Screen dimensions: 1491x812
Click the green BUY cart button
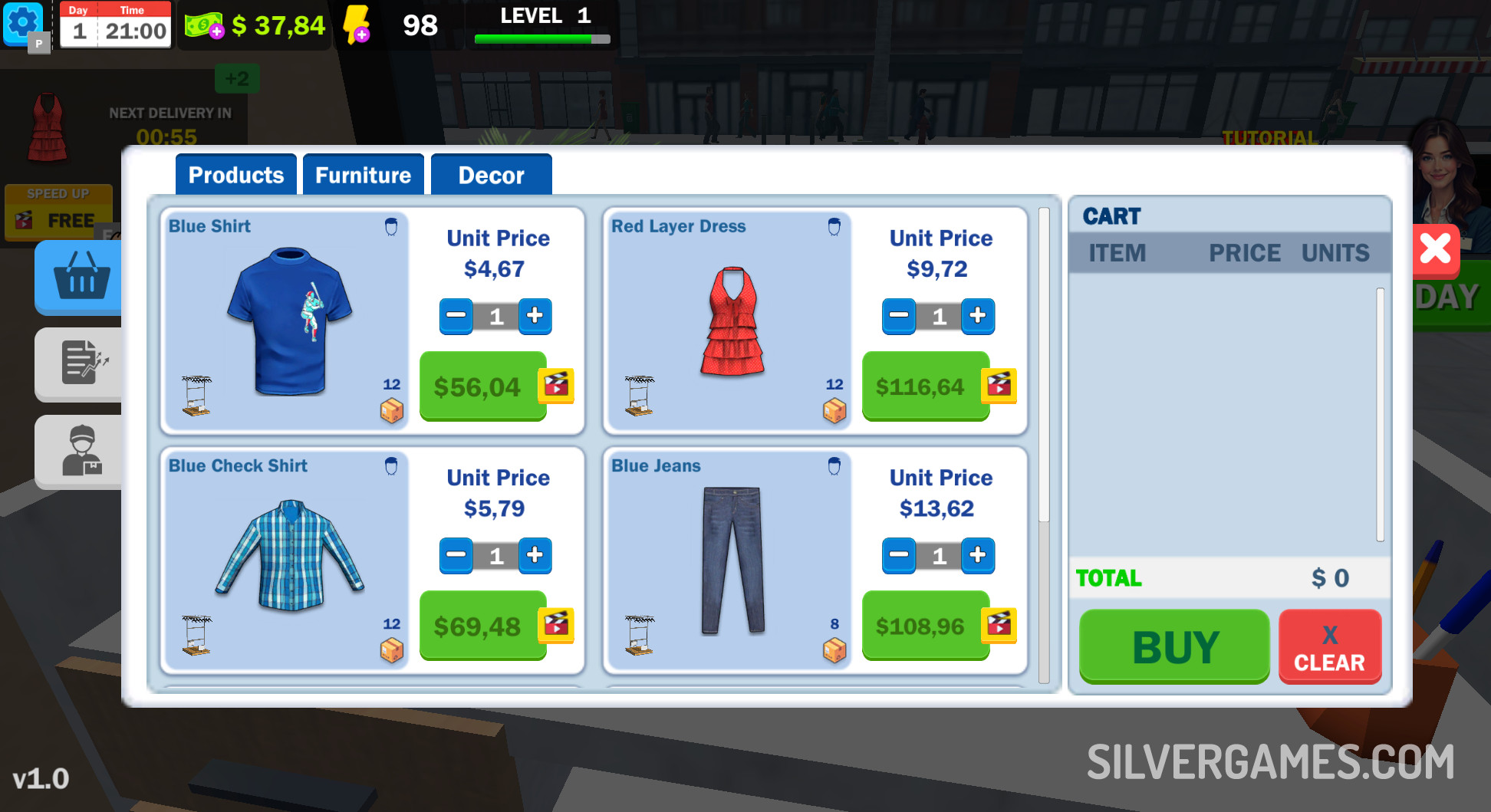coord(1174,646)
